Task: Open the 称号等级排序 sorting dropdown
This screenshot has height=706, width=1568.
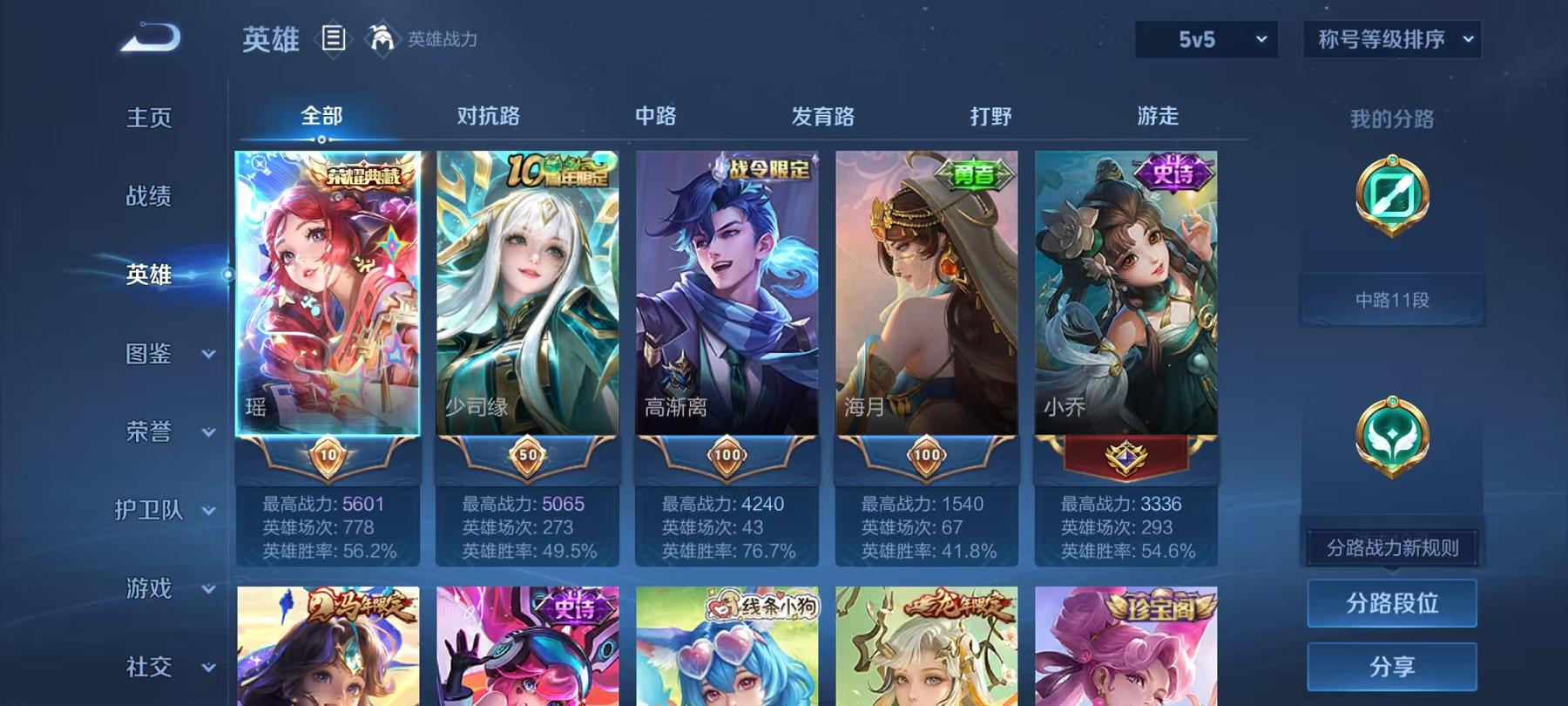Action: point(1389,38)
